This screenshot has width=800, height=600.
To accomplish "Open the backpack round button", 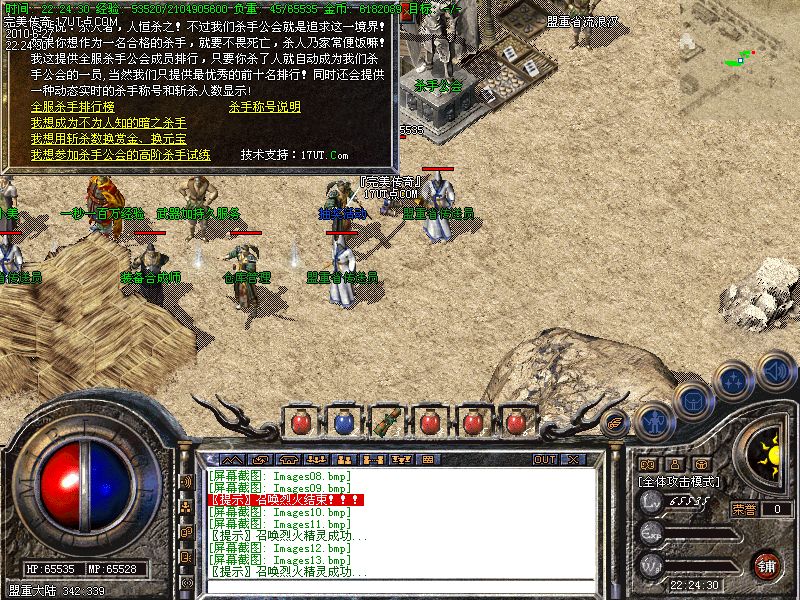I will pyautogui.click(x=692, y=401).
